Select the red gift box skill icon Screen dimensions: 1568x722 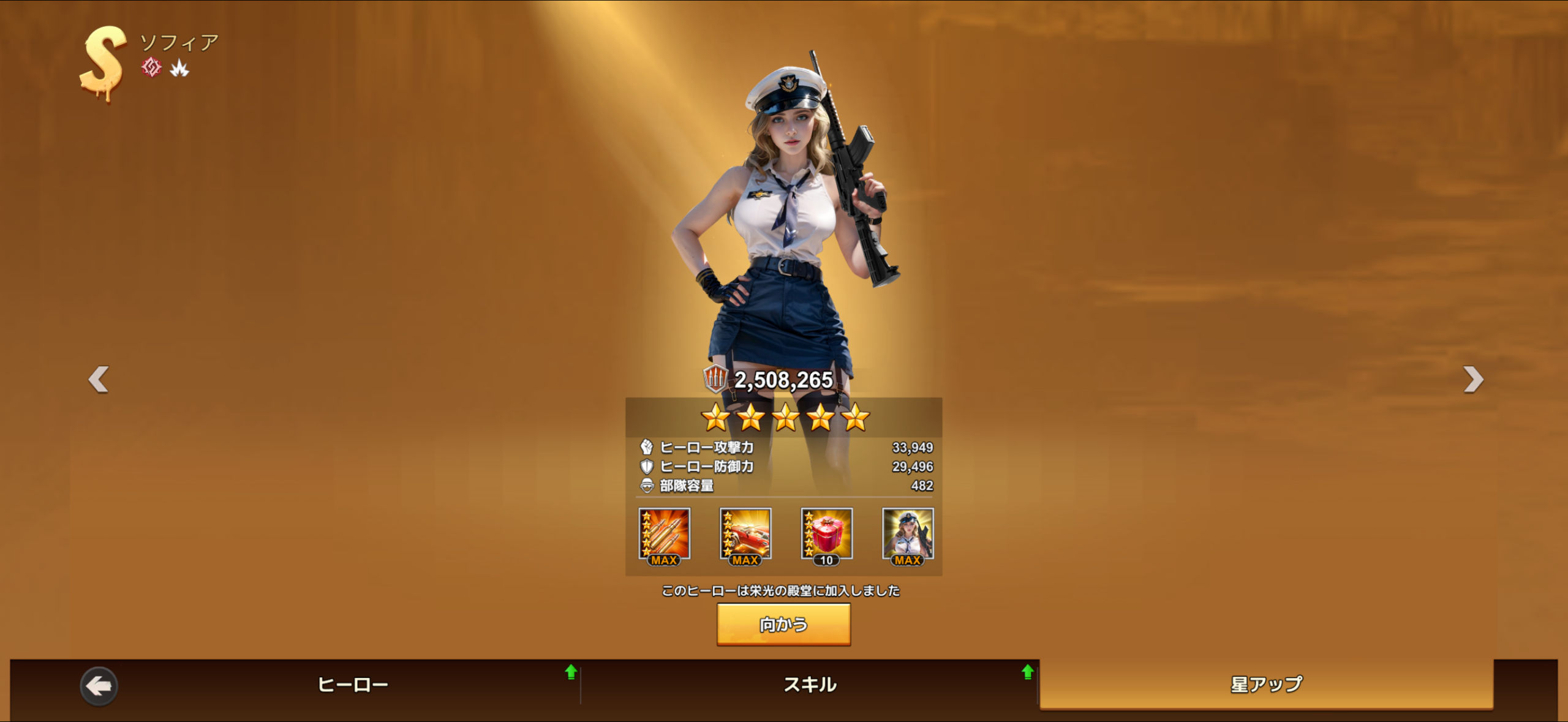point(827,535)
